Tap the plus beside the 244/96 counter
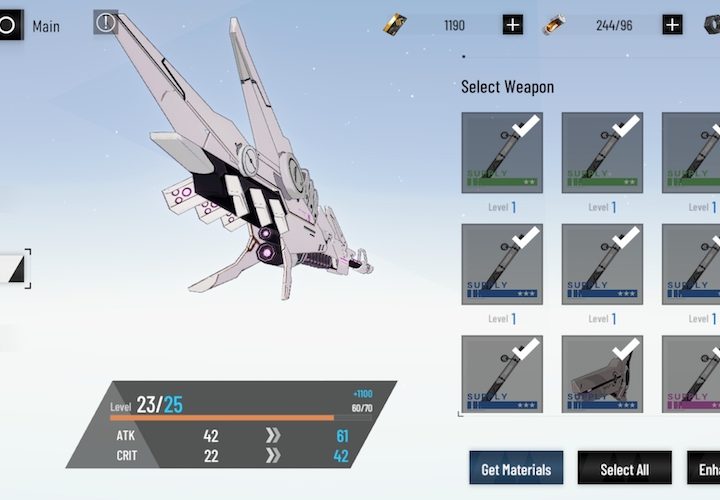Screen dimensions: 720x500 click(673, 25)
